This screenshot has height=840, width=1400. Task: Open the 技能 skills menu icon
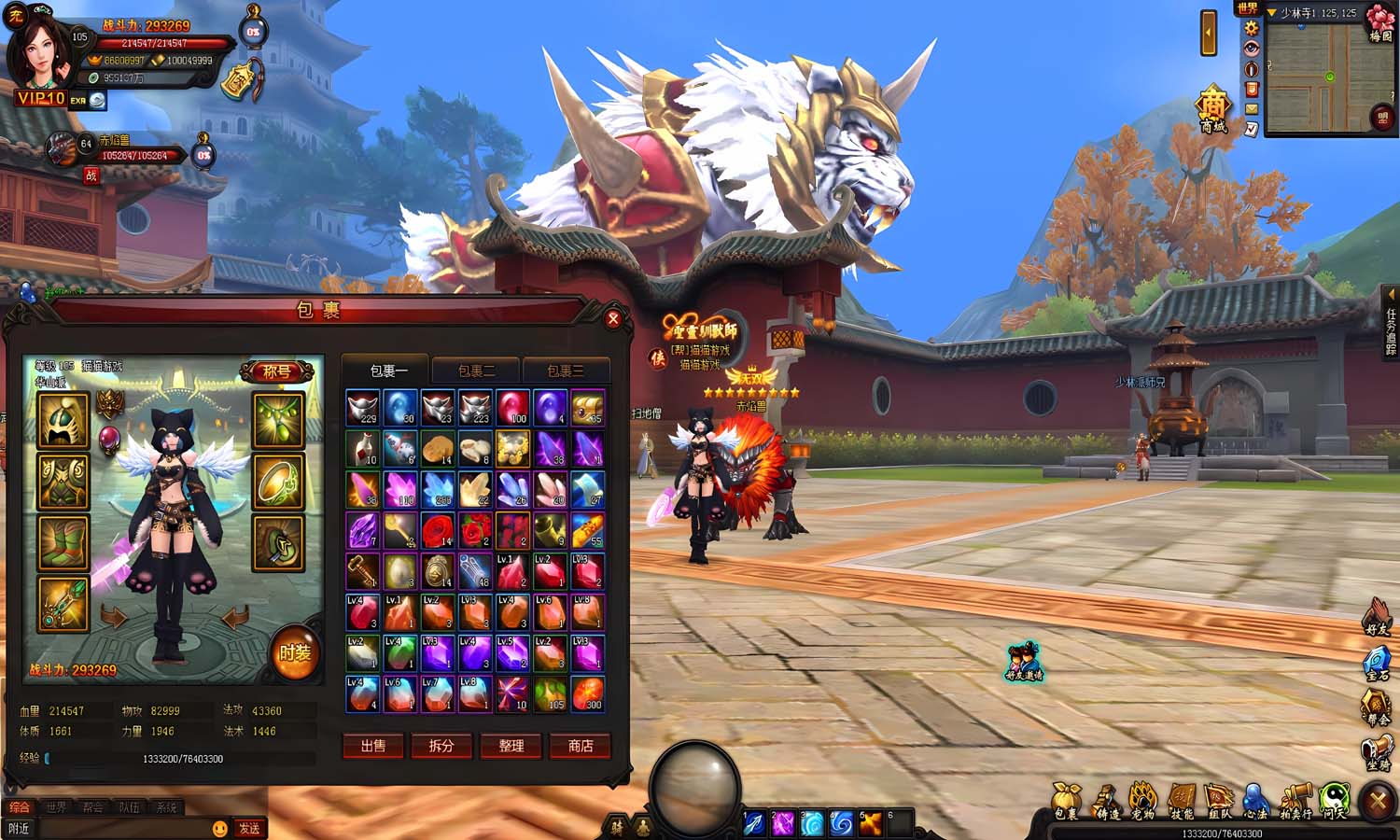[x=1182, y=802]
